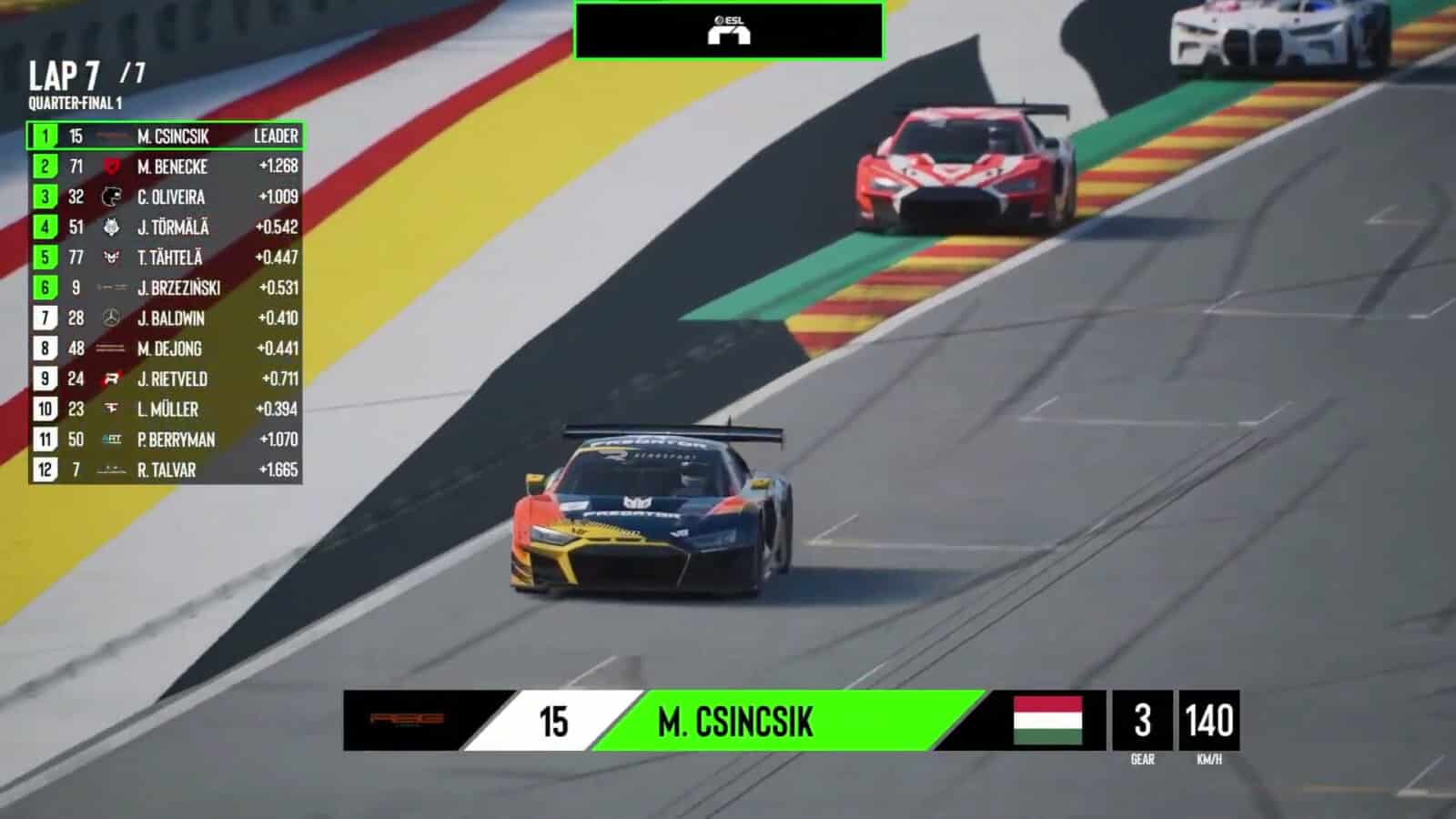
Task: Toggle the green position marker for J. Brzeziński
Action: (42, 288)
